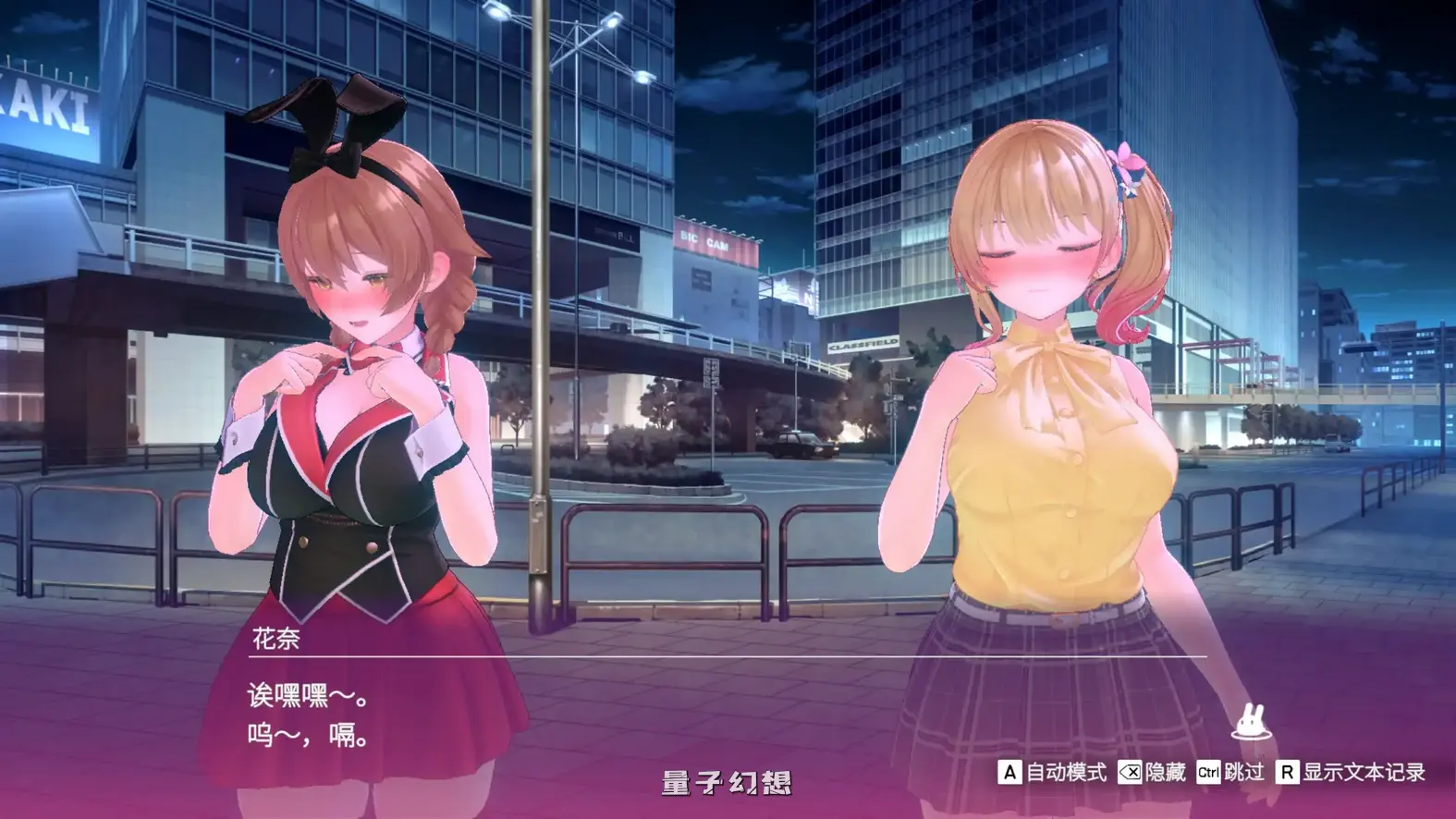Expand the dialogue box by clicking it

[647, 712]
